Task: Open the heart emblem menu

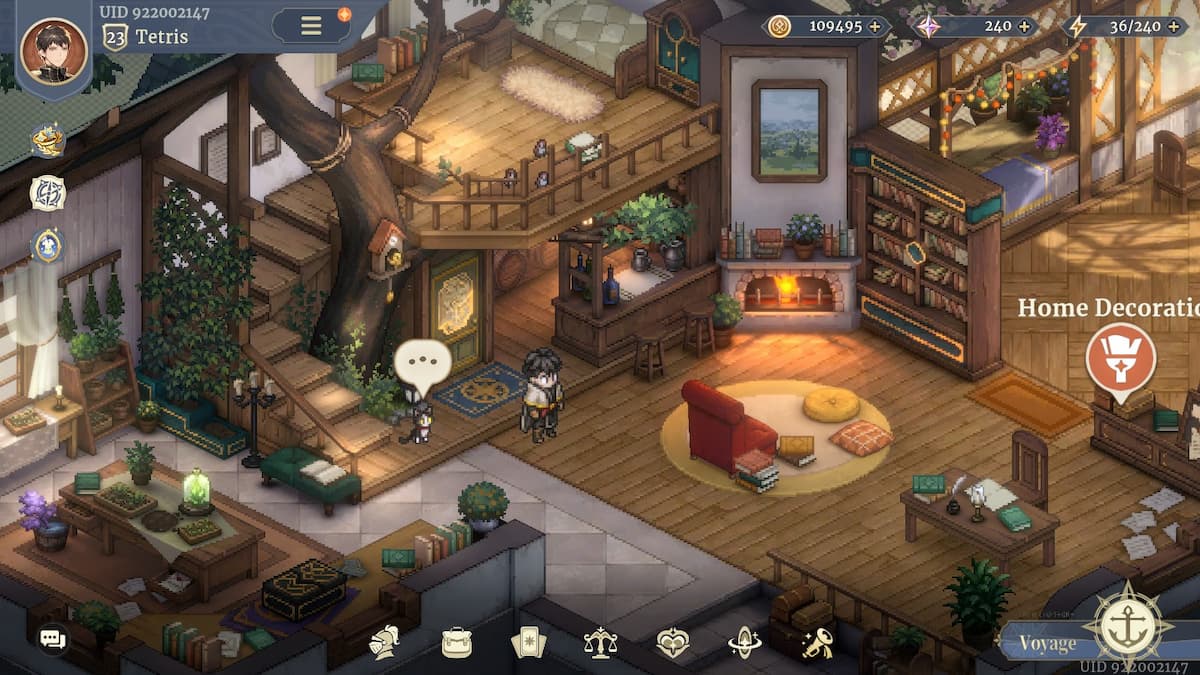Action: tap(672, 641)
